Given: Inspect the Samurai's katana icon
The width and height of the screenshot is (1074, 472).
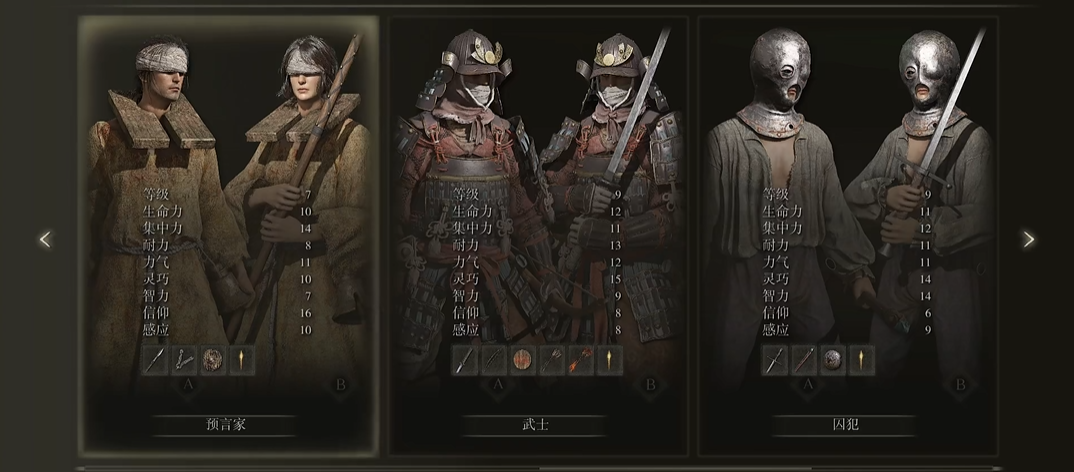Looking at the screenshot, I should pyautogui.click(x=465, y=360).
